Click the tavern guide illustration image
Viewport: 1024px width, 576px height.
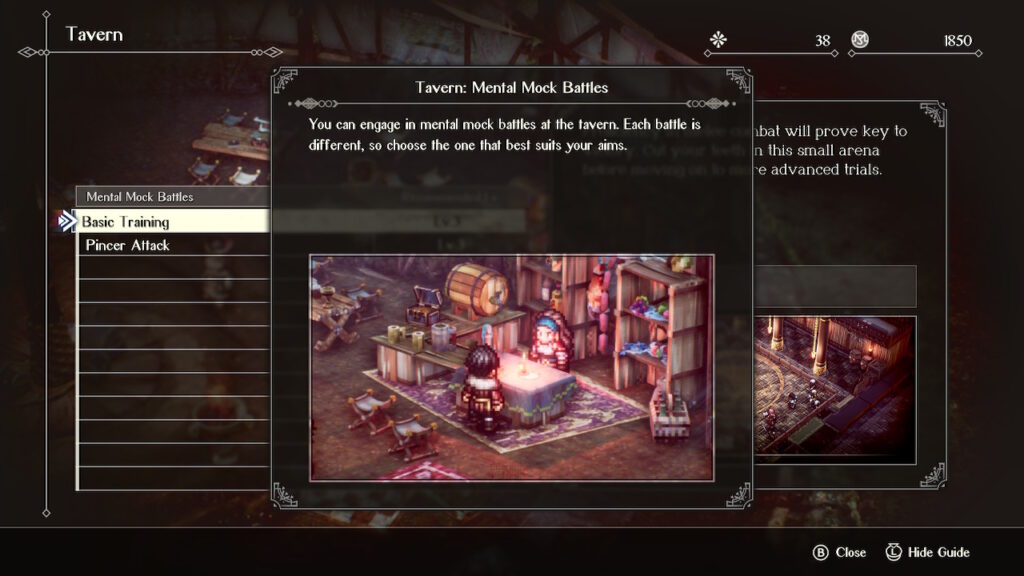pos(511,367)
